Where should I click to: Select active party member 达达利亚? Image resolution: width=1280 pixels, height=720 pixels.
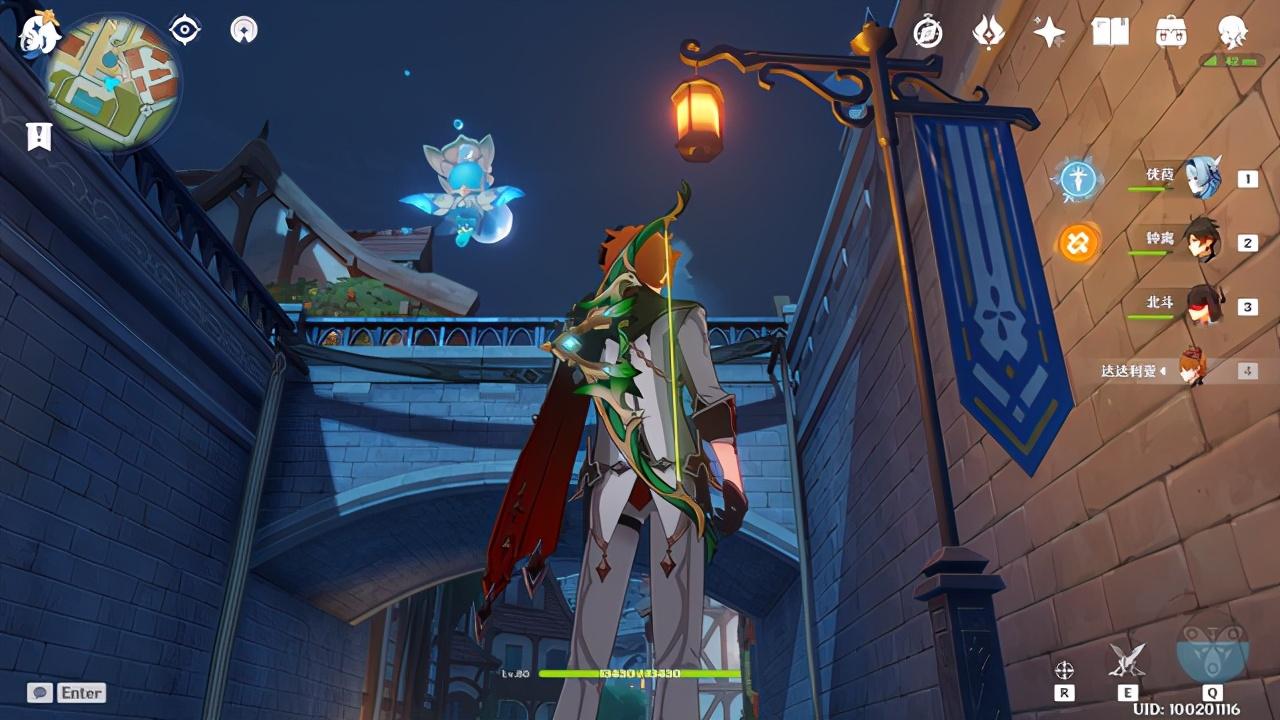coord(1190,370)
